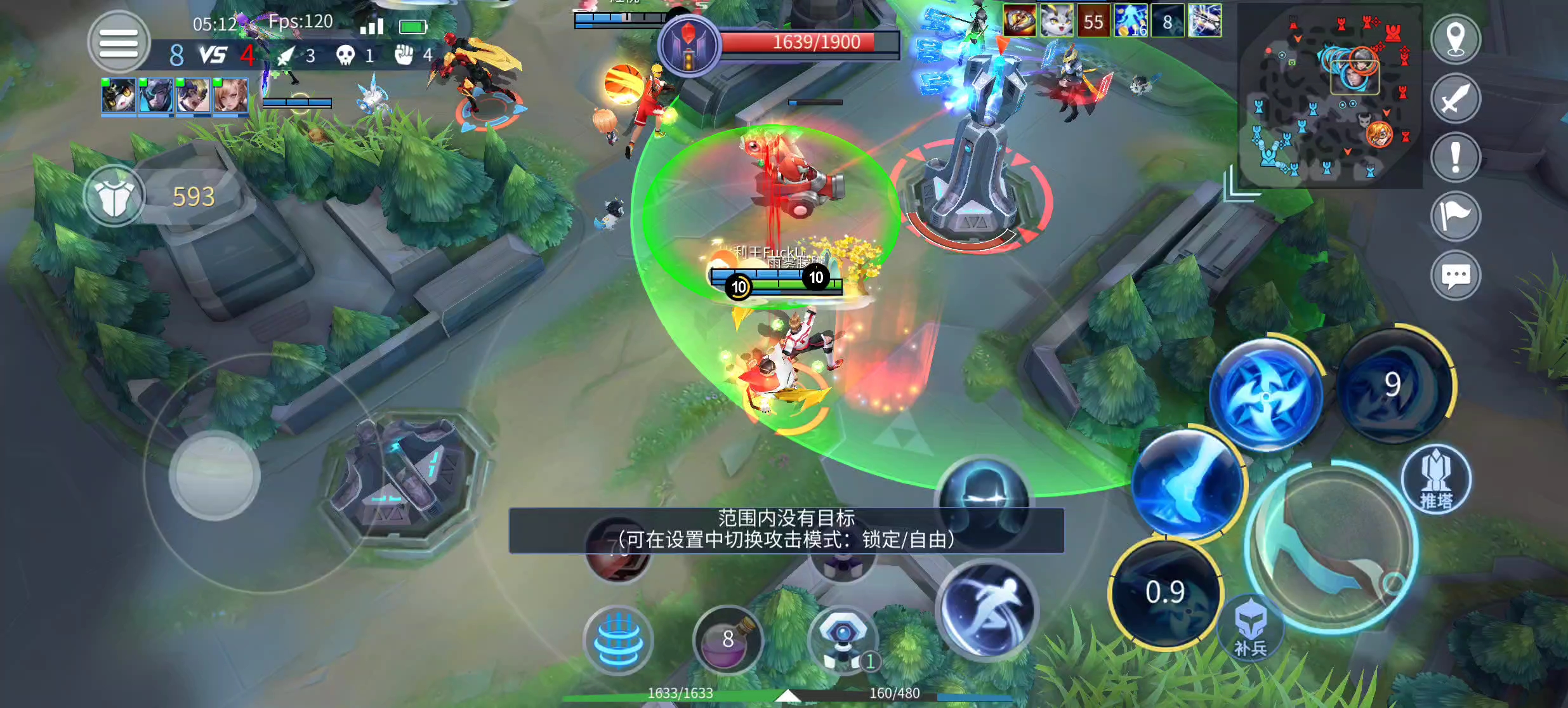Open the chat speech bubble
The image size is (1568, 708).
tap(1456, 276)
